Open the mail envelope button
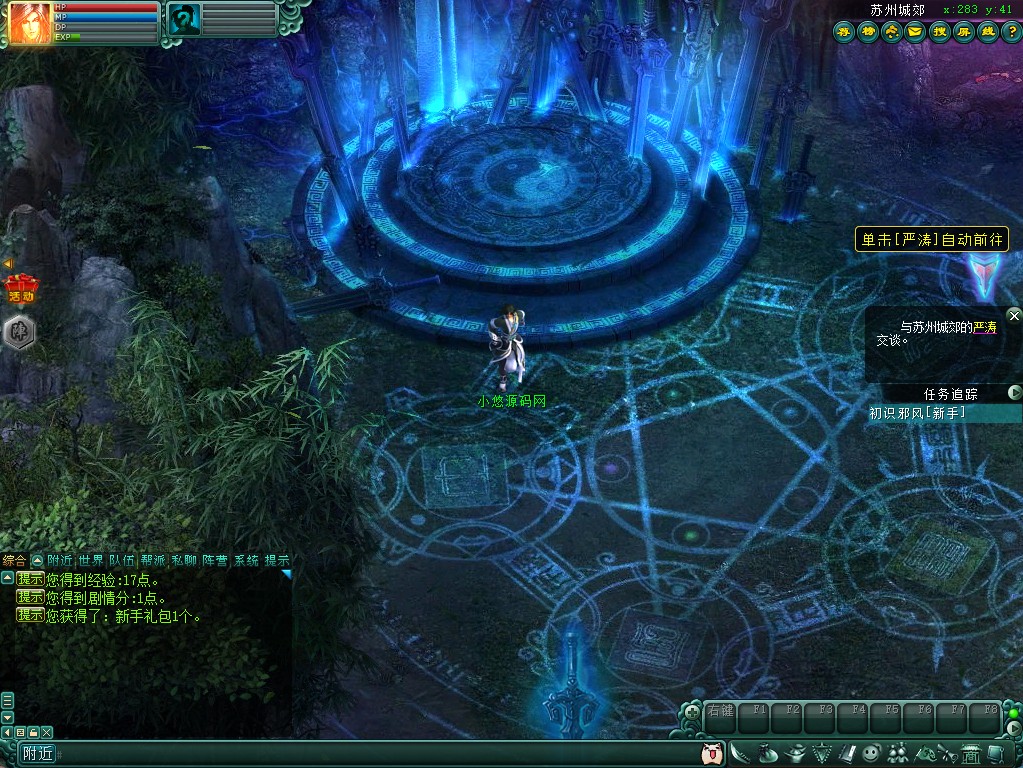The width and height of the screenshot is (1023, 768). [914, 32]
